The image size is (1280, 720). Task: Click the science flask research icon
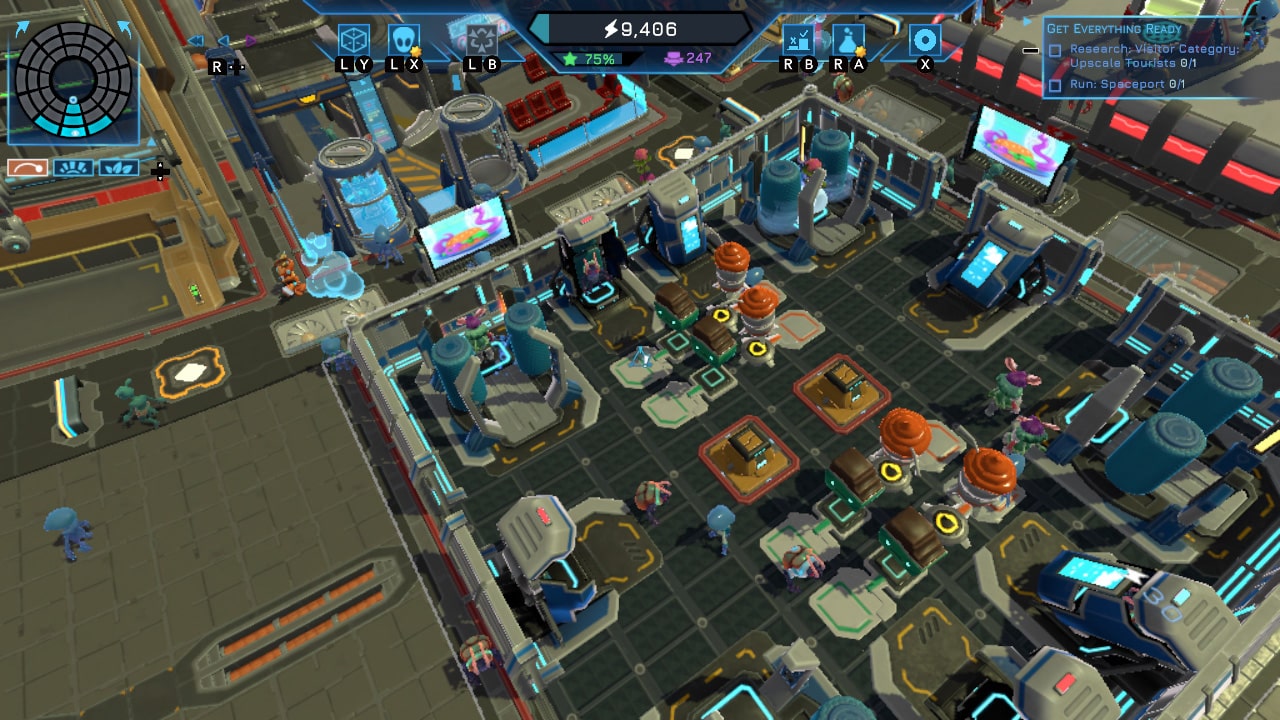(847, 41)
